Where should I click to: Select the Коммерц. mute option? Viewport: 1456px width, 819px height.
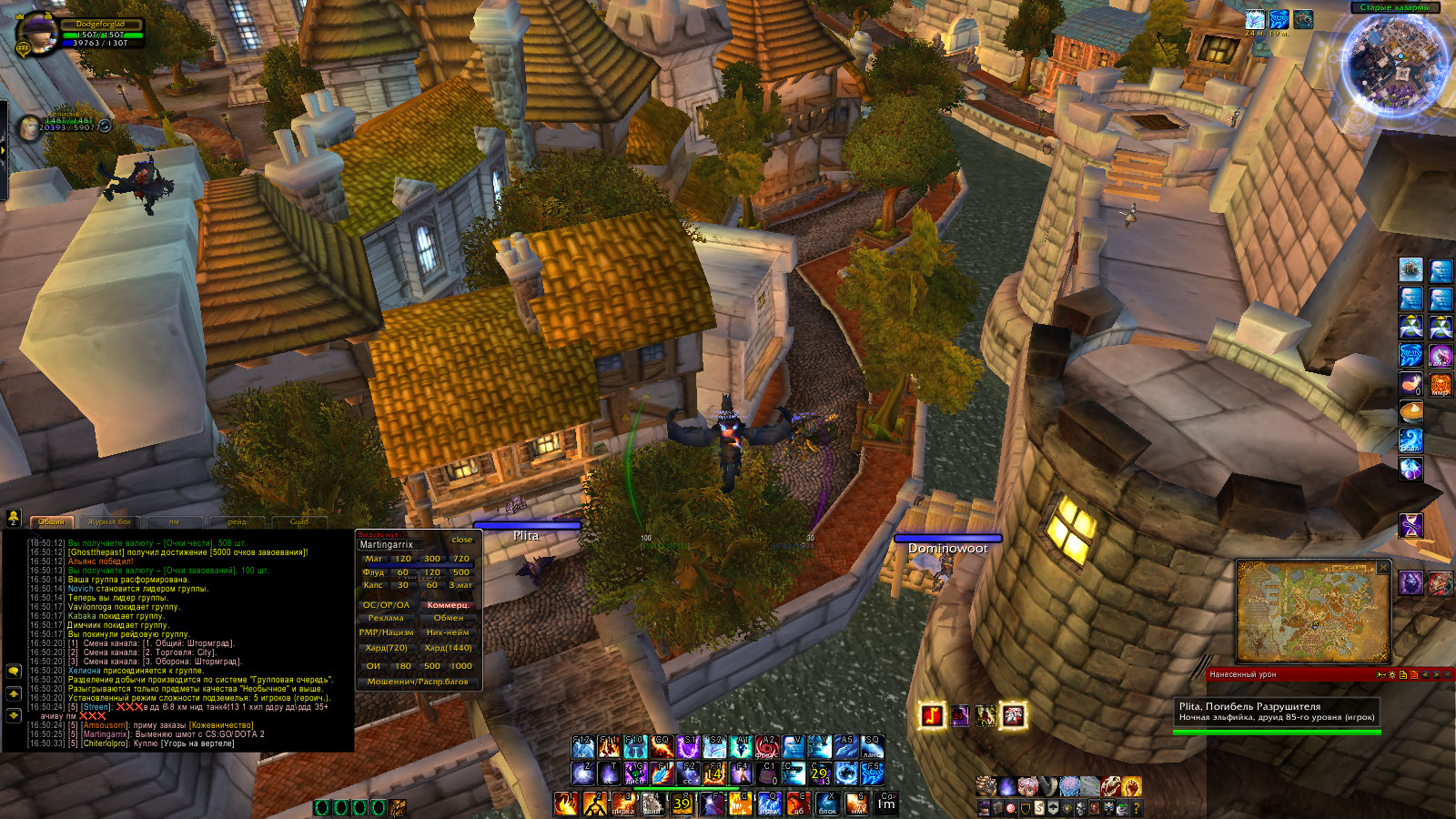click(448, 604)
